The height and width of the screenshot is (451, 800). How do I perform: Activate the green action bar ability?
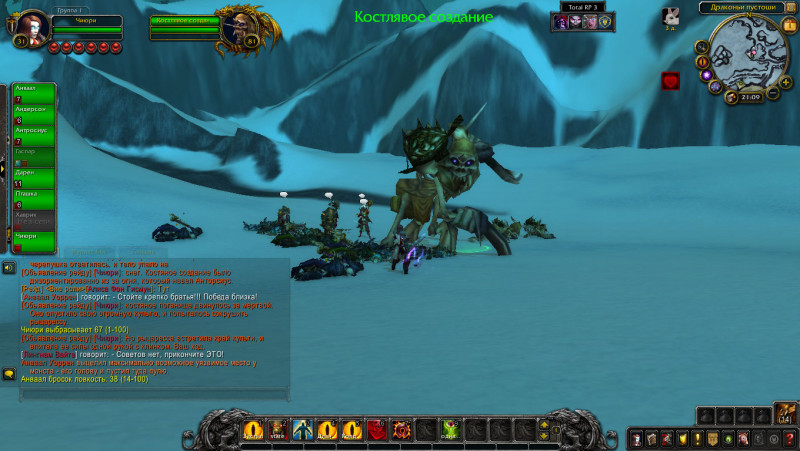(x=450, y=430)
